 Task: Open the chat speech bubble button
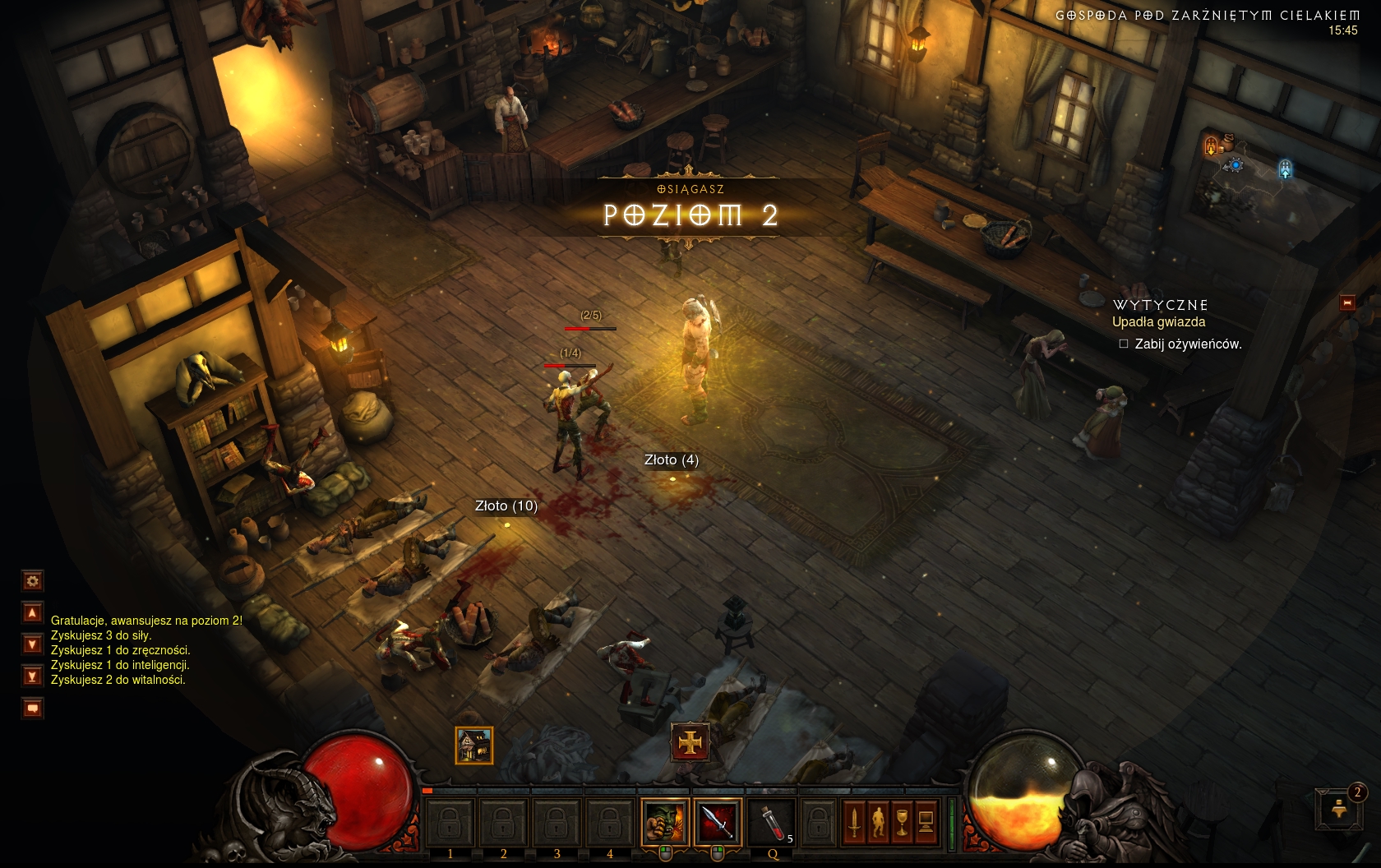click(32, 708)
